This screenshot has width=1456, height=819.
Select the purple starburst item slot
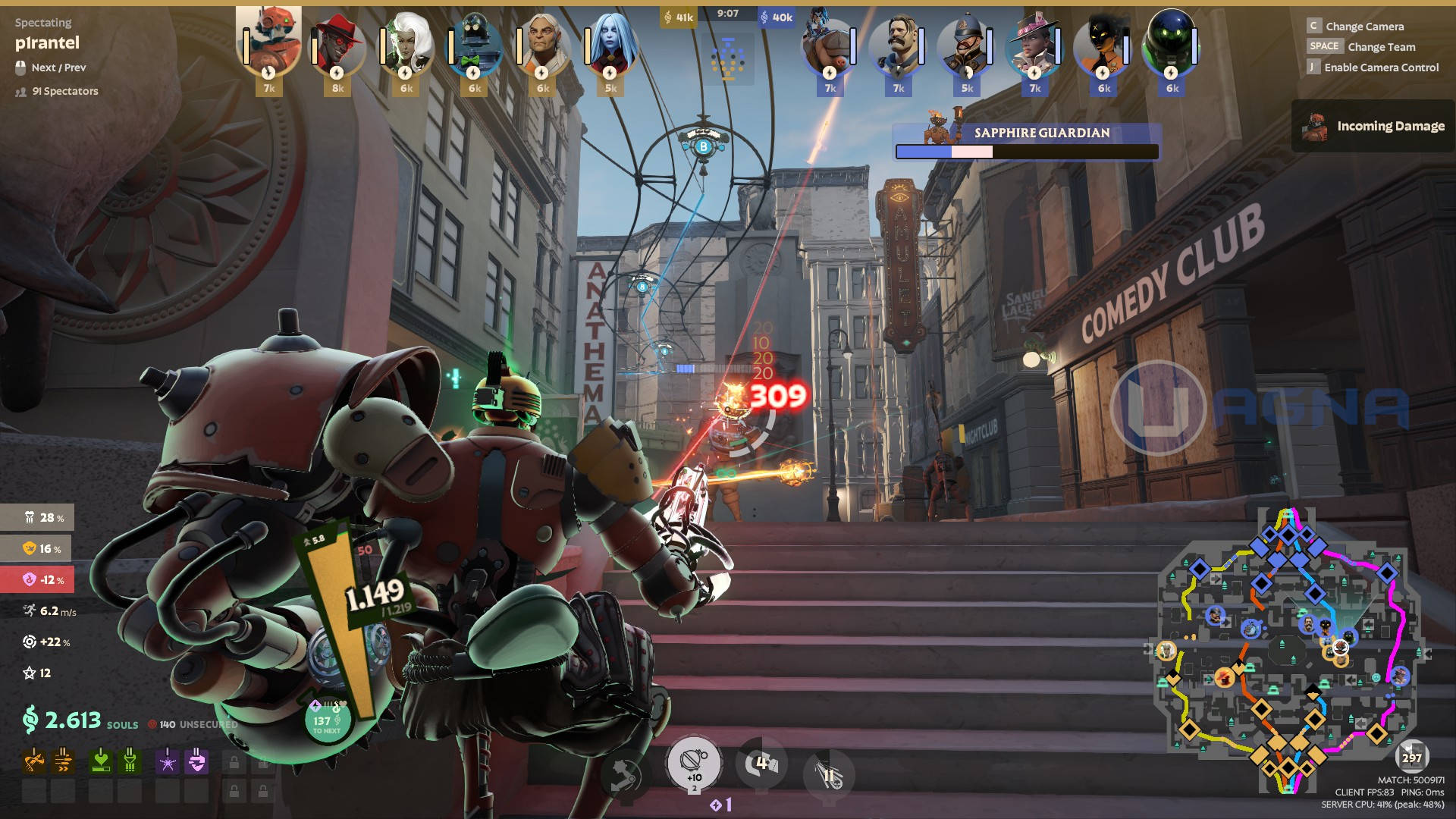[x=168, y=760]
